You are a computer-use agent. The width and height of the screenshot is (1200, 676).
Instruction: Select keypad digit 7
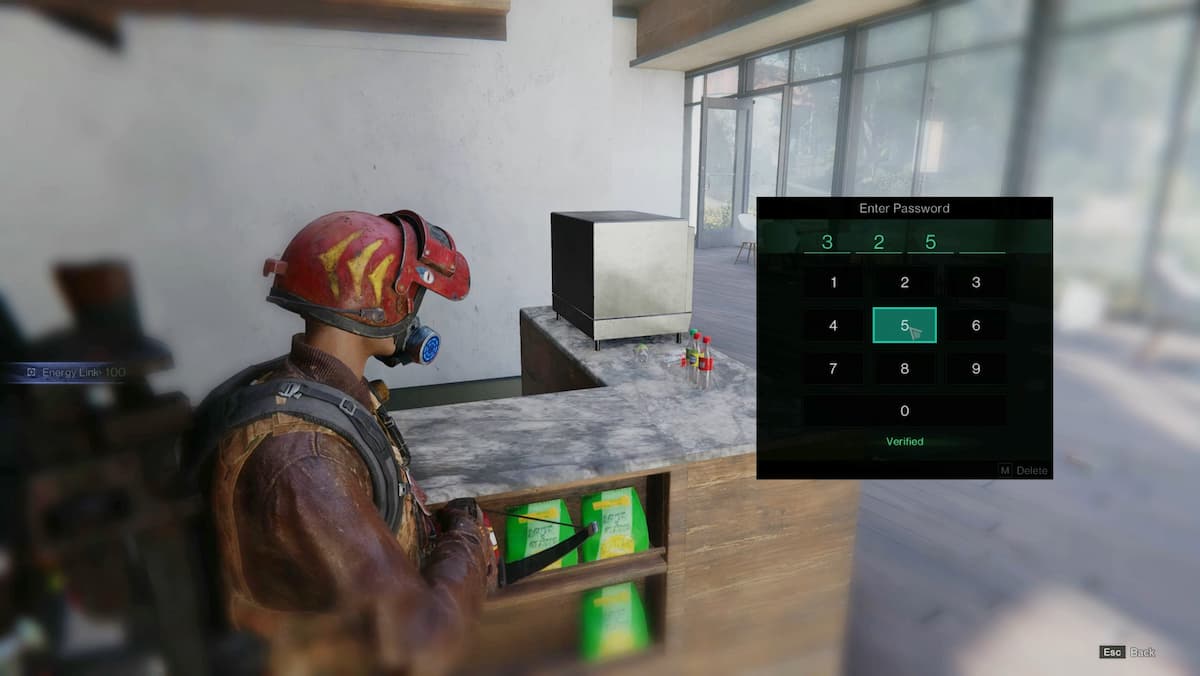[833, 368]
